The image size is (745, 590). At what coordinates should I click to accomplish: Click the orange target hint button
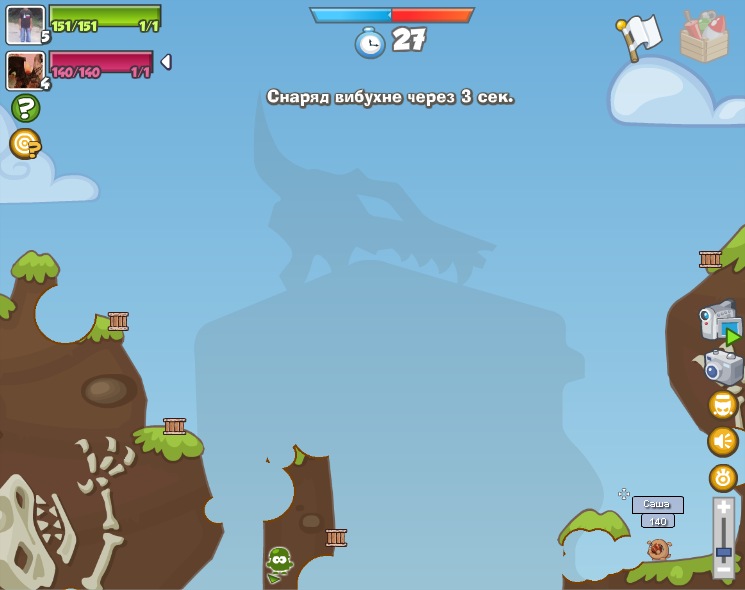coord(25,144)
